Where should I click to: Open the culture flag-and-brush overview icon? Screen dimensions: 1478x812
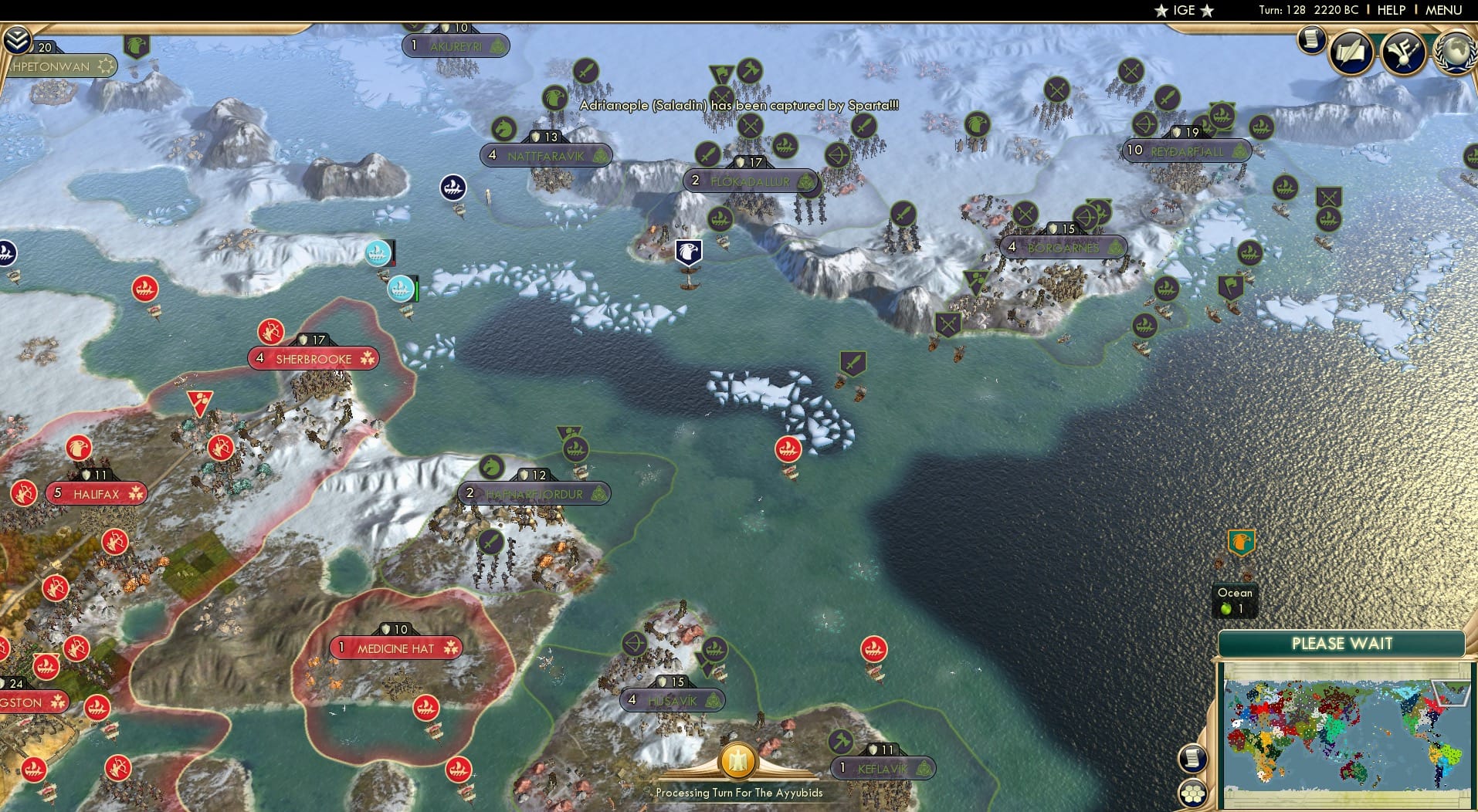coord(1404,51)
